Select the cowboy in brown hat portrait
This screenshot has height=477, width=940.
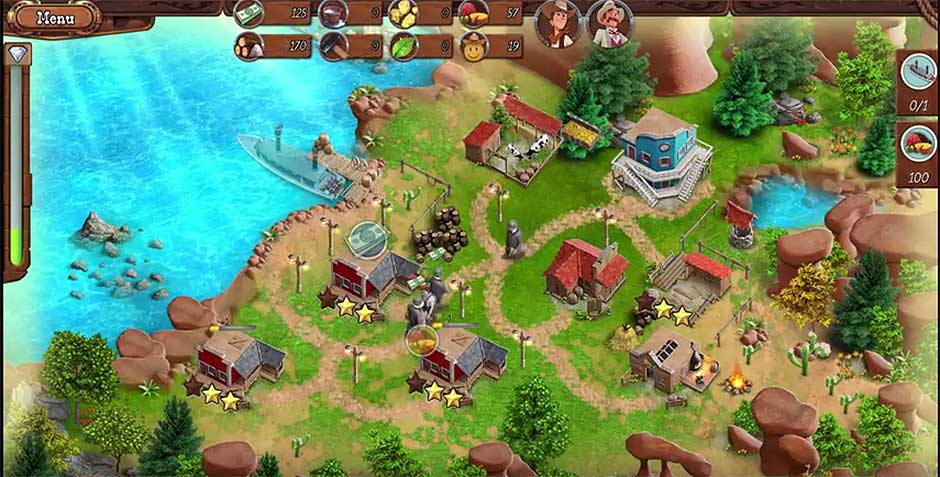point(558,23)
